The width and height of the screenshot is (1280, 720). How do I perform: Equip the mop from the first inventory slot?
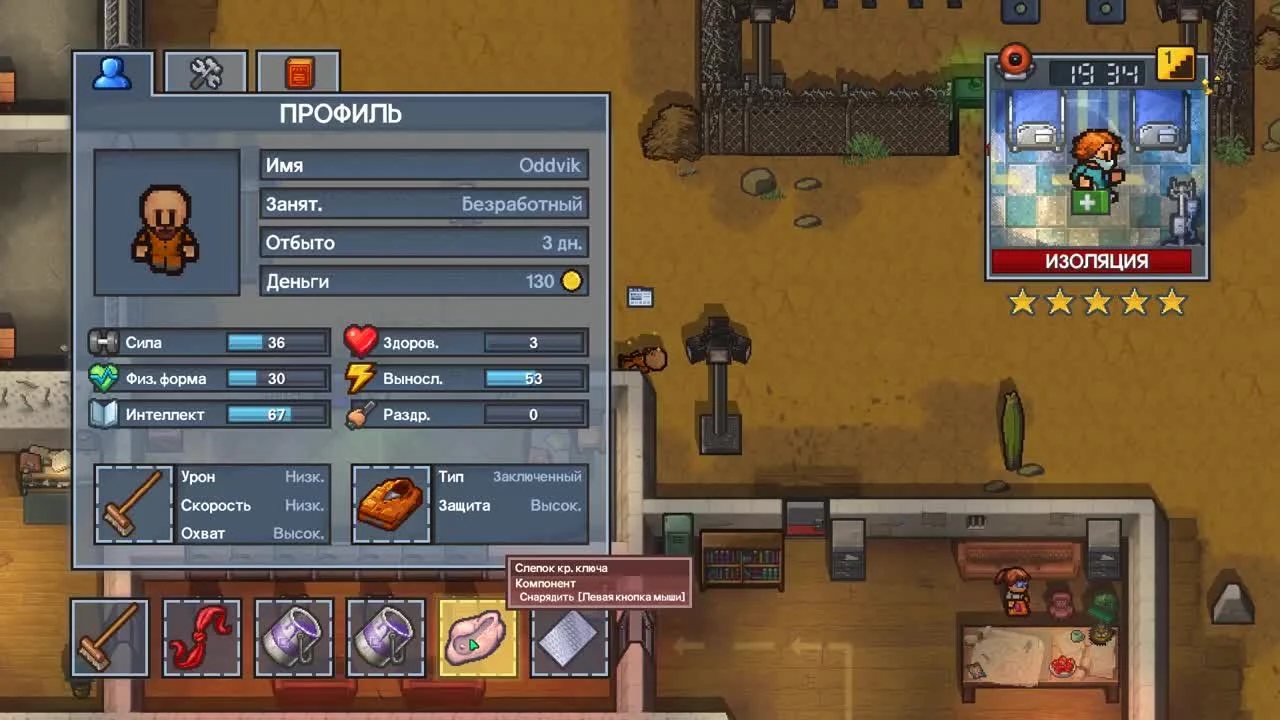[109, 637]
